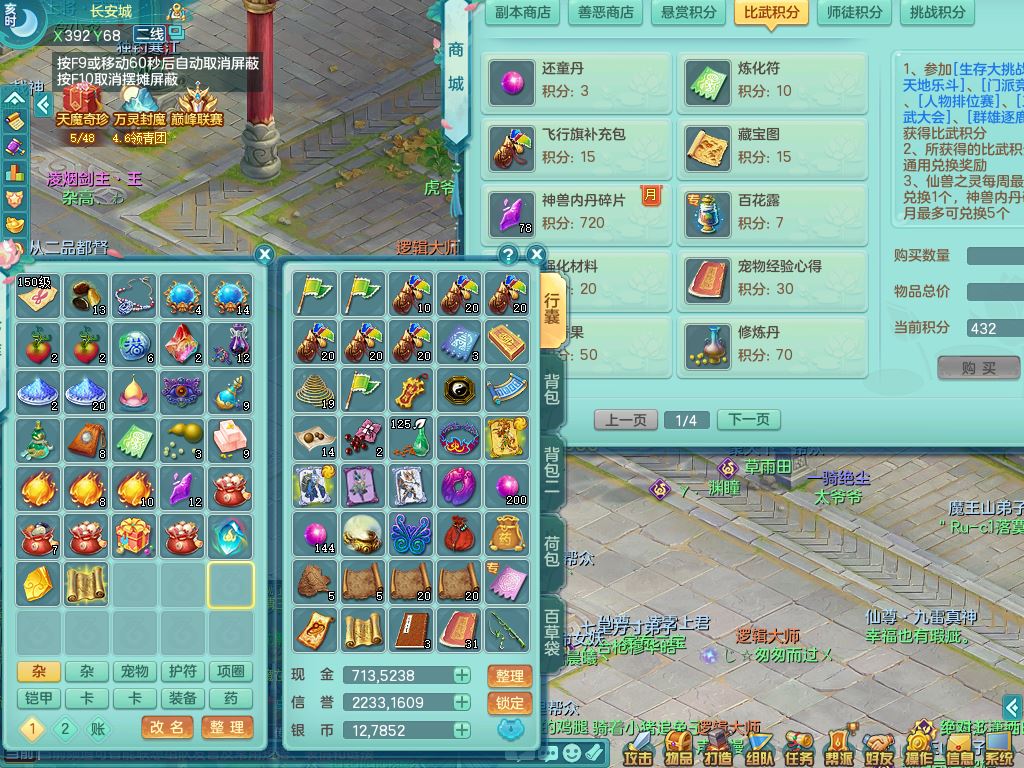Choose the 挑战积分 tab

(x=938, y=12)
